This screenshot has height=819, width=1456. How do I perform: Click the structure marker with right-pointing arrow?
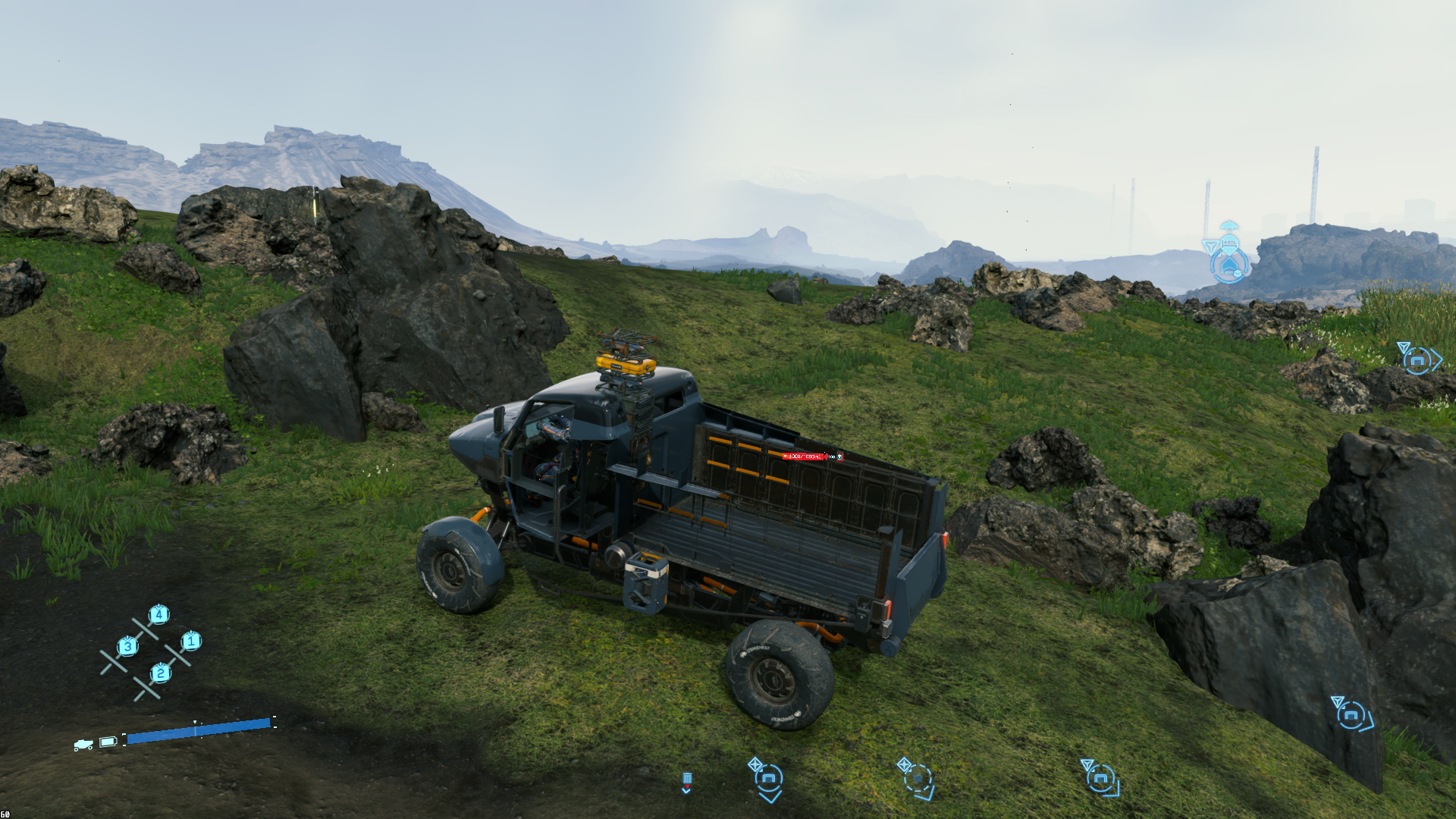pyautogui.click(x=1417, y=359)
